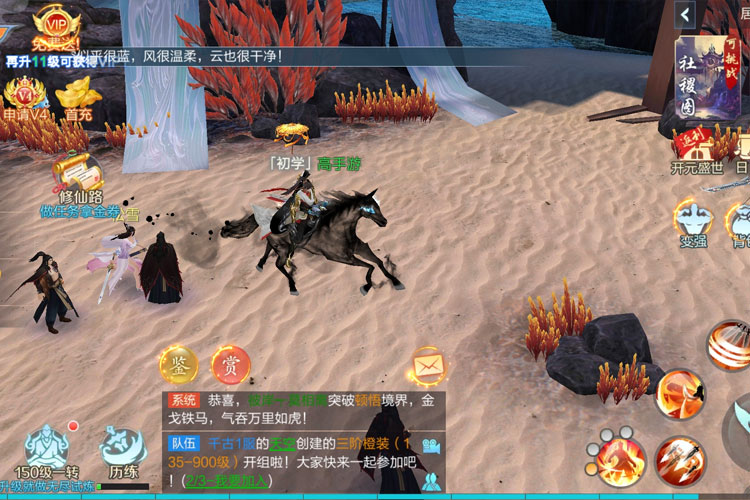Viewport: 750px width, 500px height.
Task: Open the 变强 power-up menu
Action: click(x=693, y=222)
